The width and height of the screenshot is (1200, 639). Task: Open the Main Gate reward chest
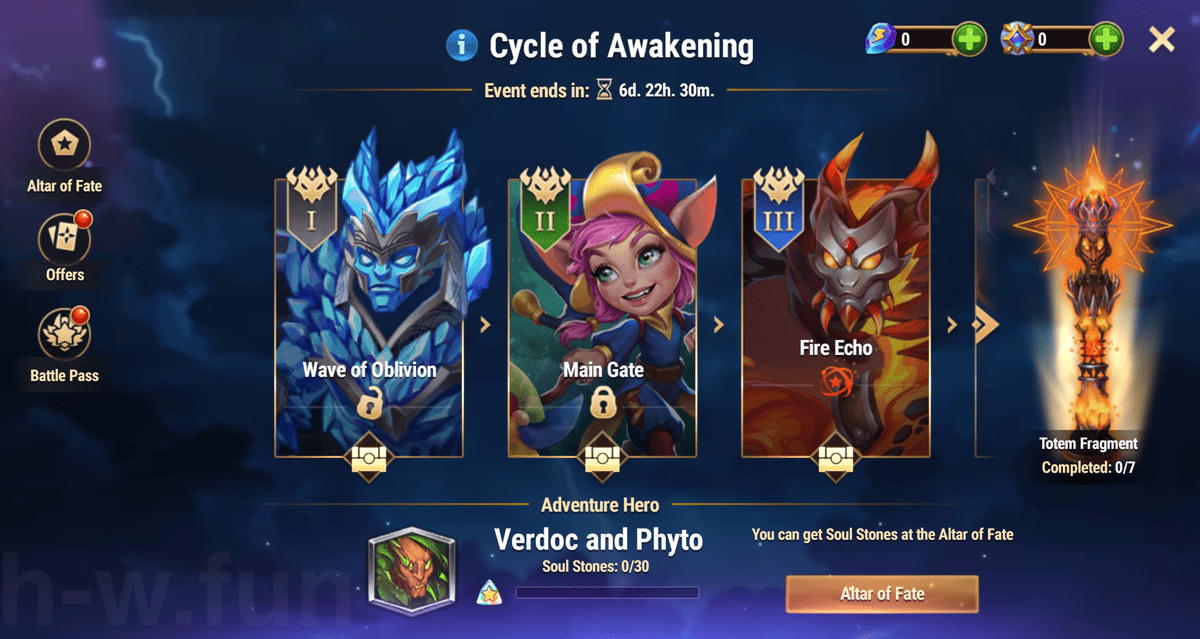coord(603,458)
